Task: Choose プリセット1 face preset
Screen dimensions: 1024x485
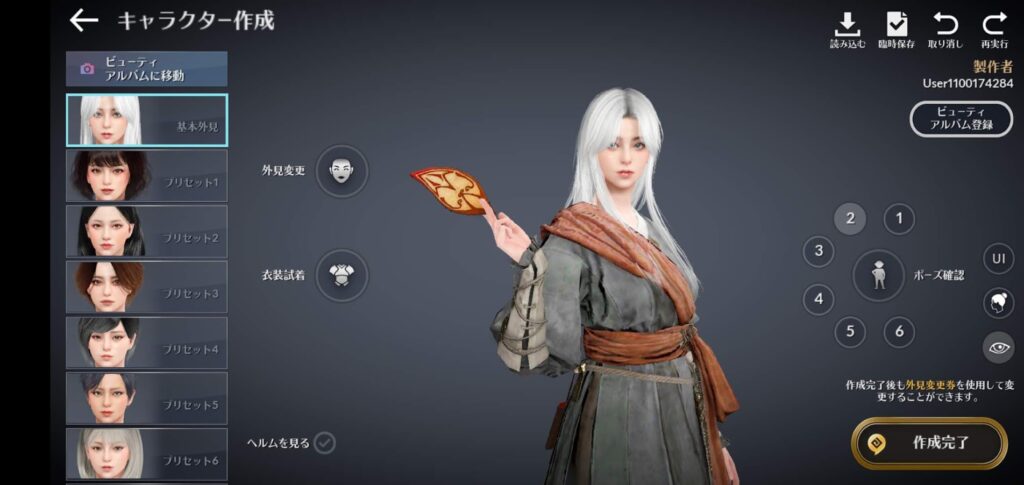Action: [146, 176]
